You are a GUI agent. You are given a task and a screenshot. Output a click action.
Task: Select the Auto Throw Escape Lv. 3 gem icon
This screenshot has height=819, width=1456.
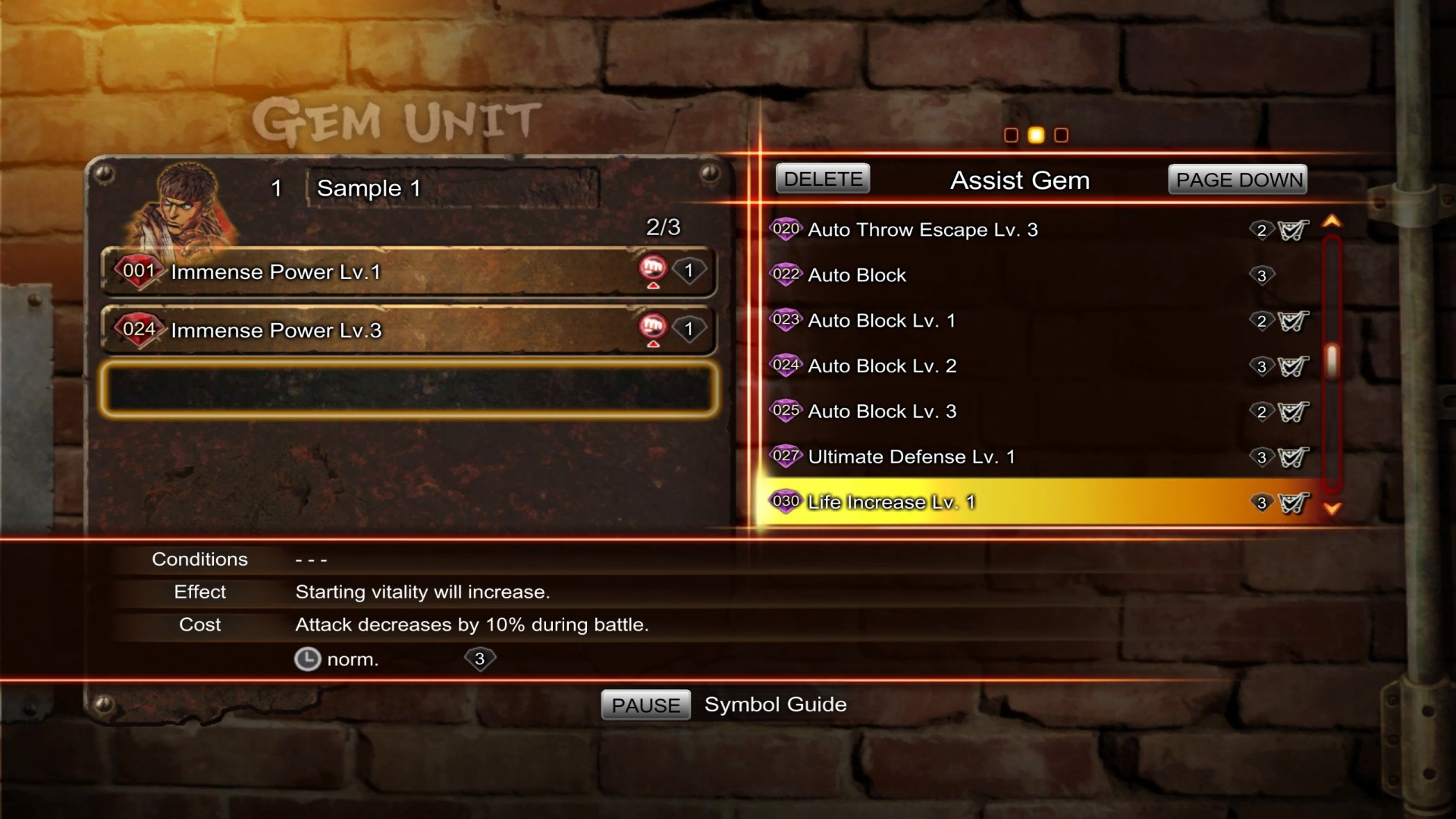tap(786, 229)
